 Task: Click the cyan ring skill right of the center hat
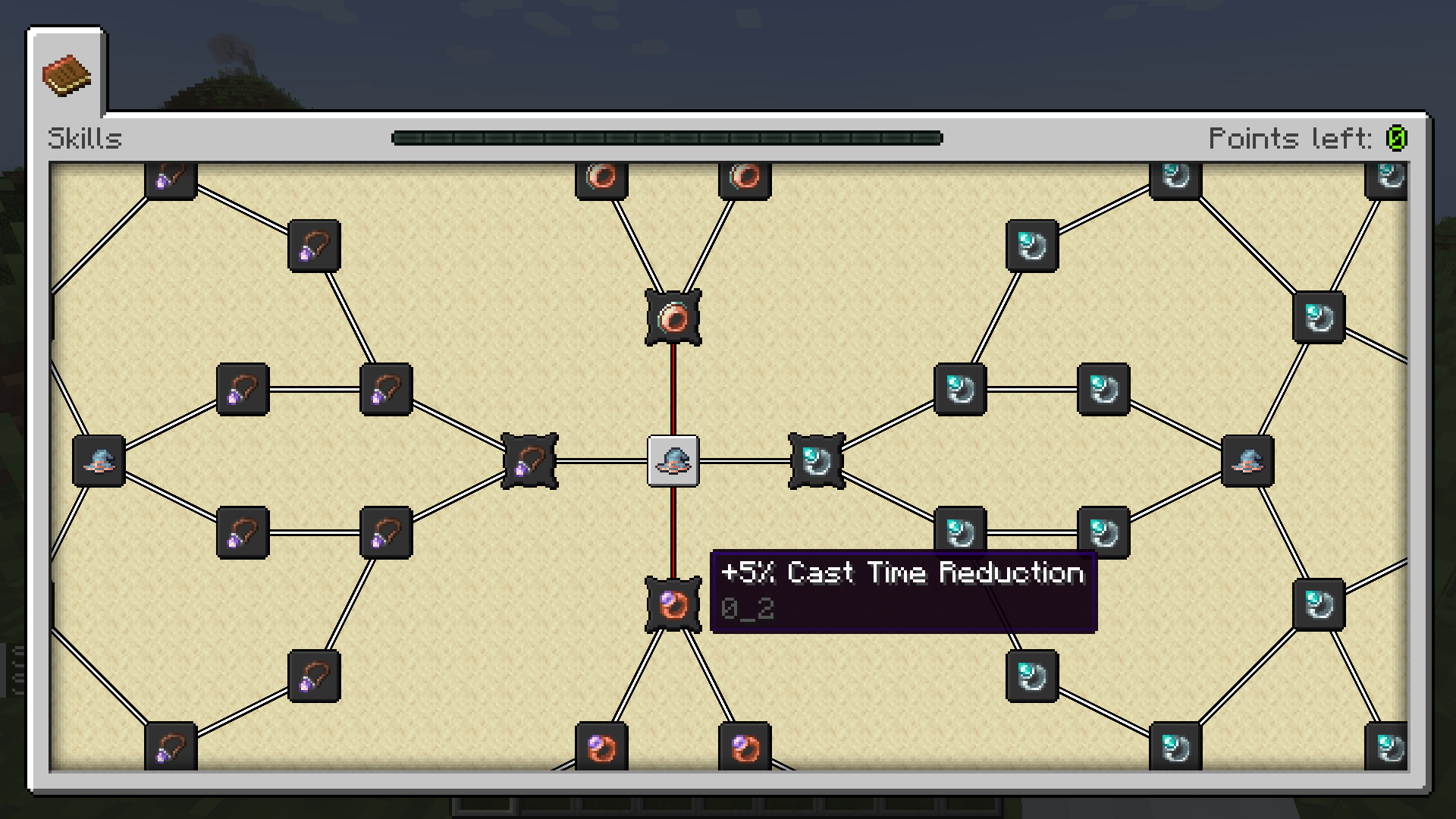pos(816,461)
